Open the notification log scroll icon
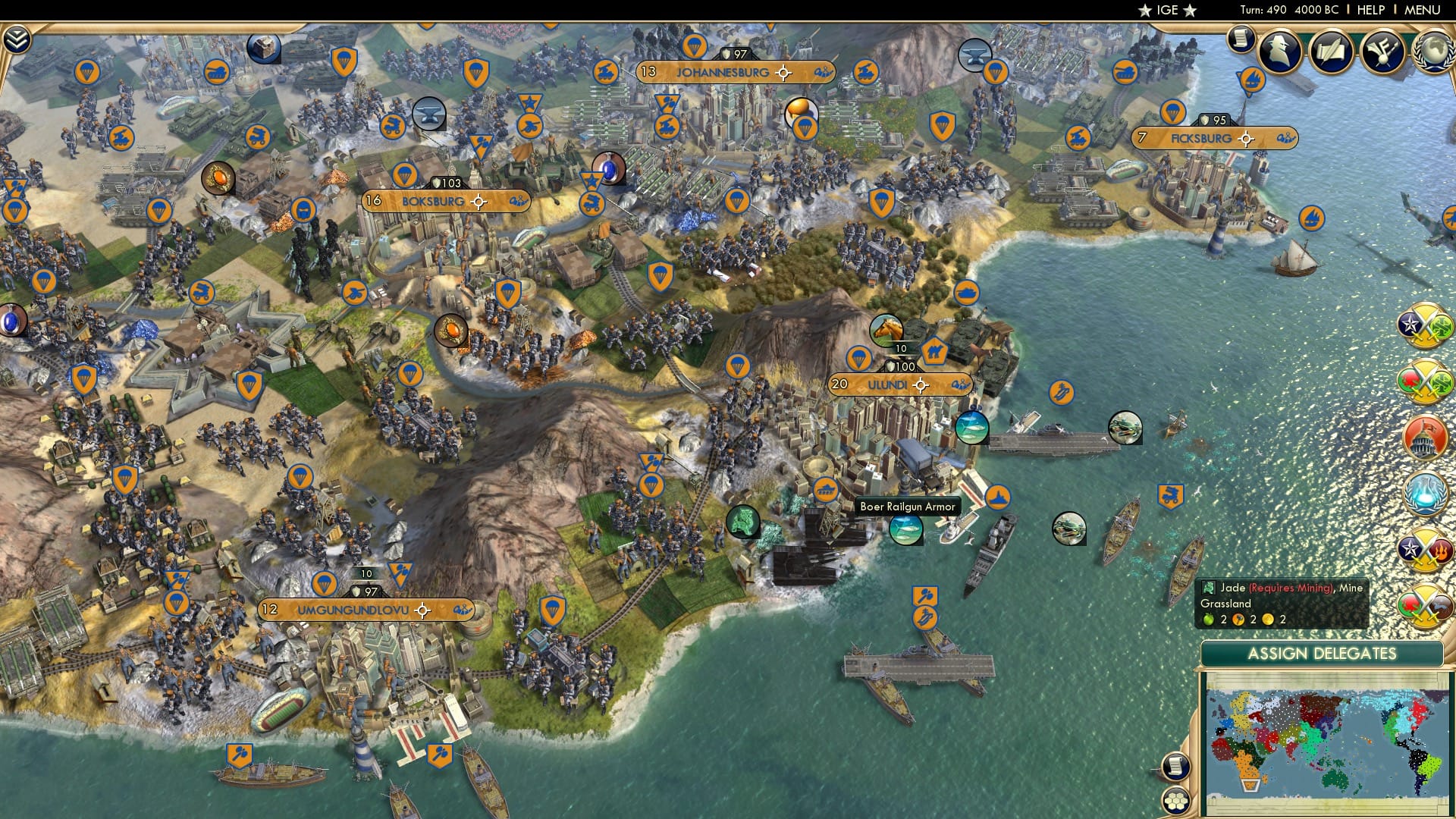The width and height of the screenshot is (1456, 819). click(1241, 39)
